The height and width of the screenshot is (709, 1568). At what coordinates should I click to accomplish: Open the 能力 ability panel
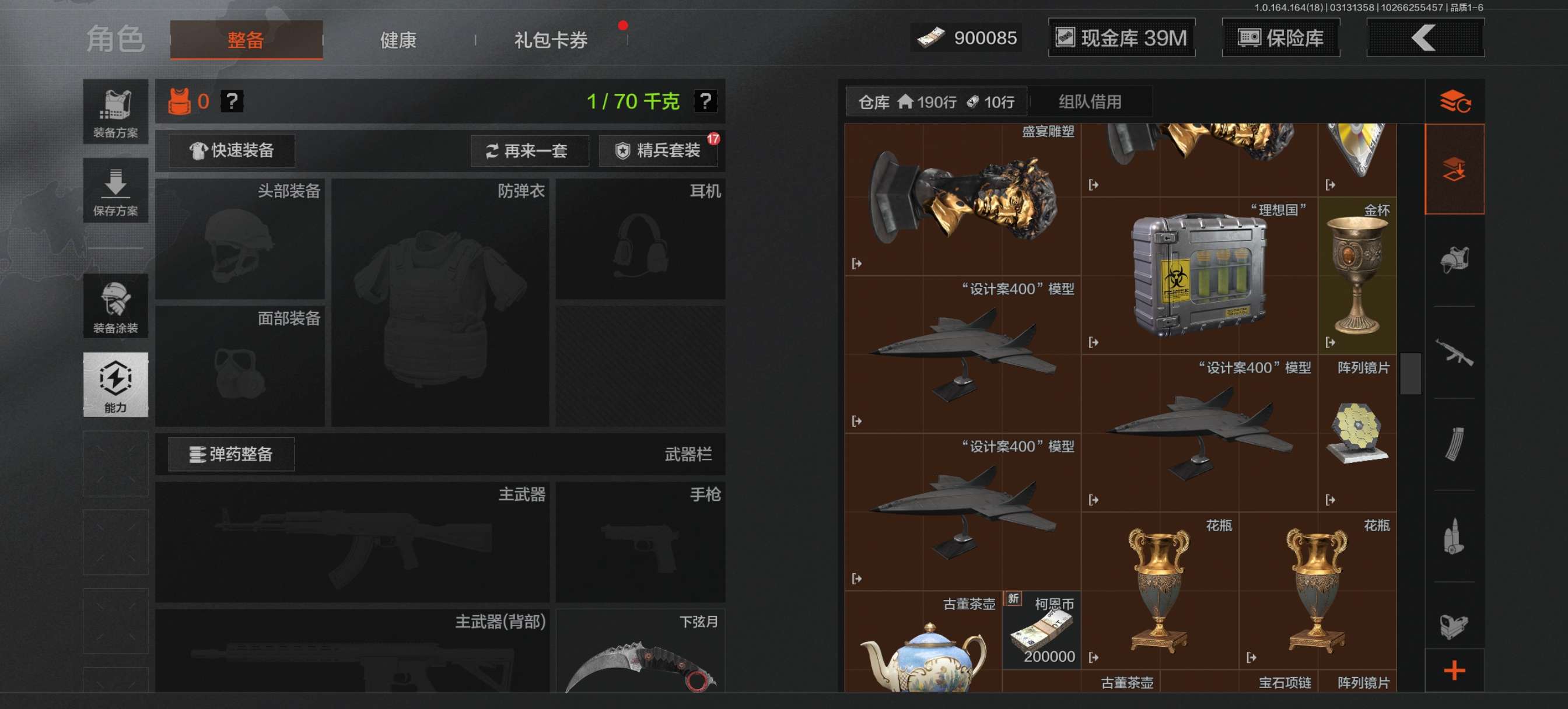coord(116,385)
